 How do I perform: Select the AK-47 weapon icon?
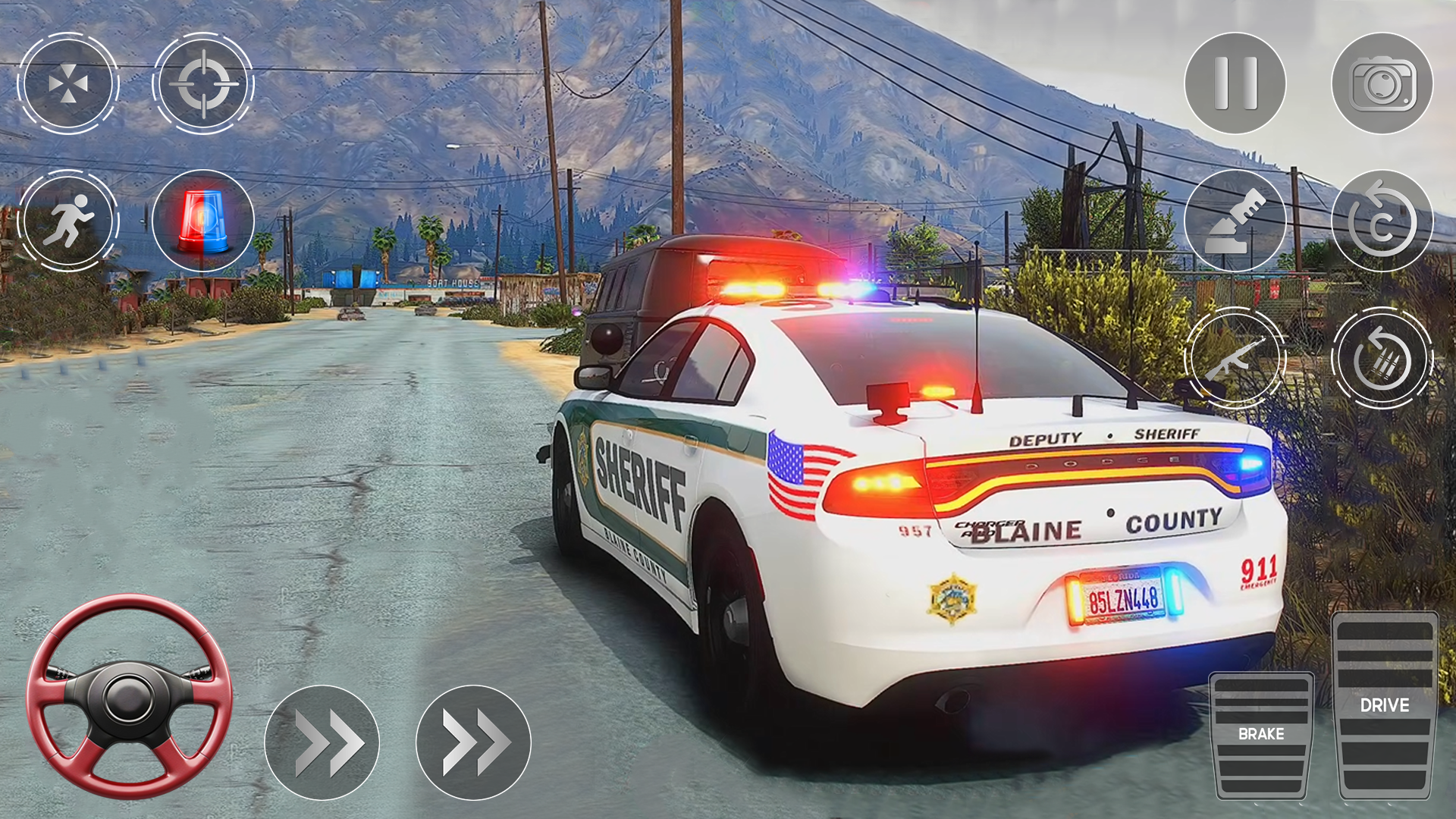(x=1235, y=356)
